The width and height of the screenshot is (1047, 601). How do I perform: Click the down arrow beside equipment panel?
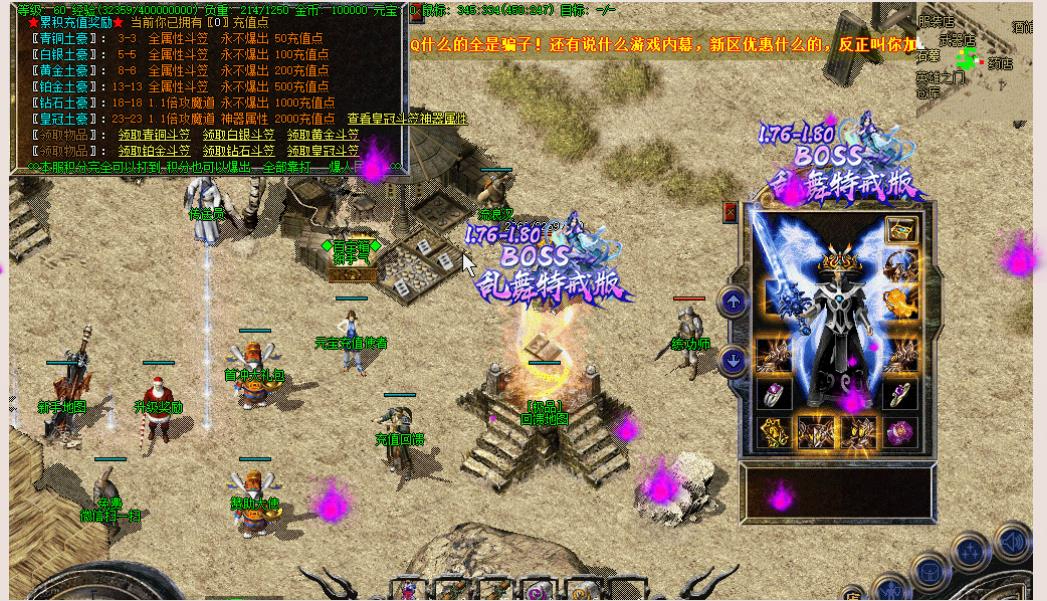tap(733, 360)
